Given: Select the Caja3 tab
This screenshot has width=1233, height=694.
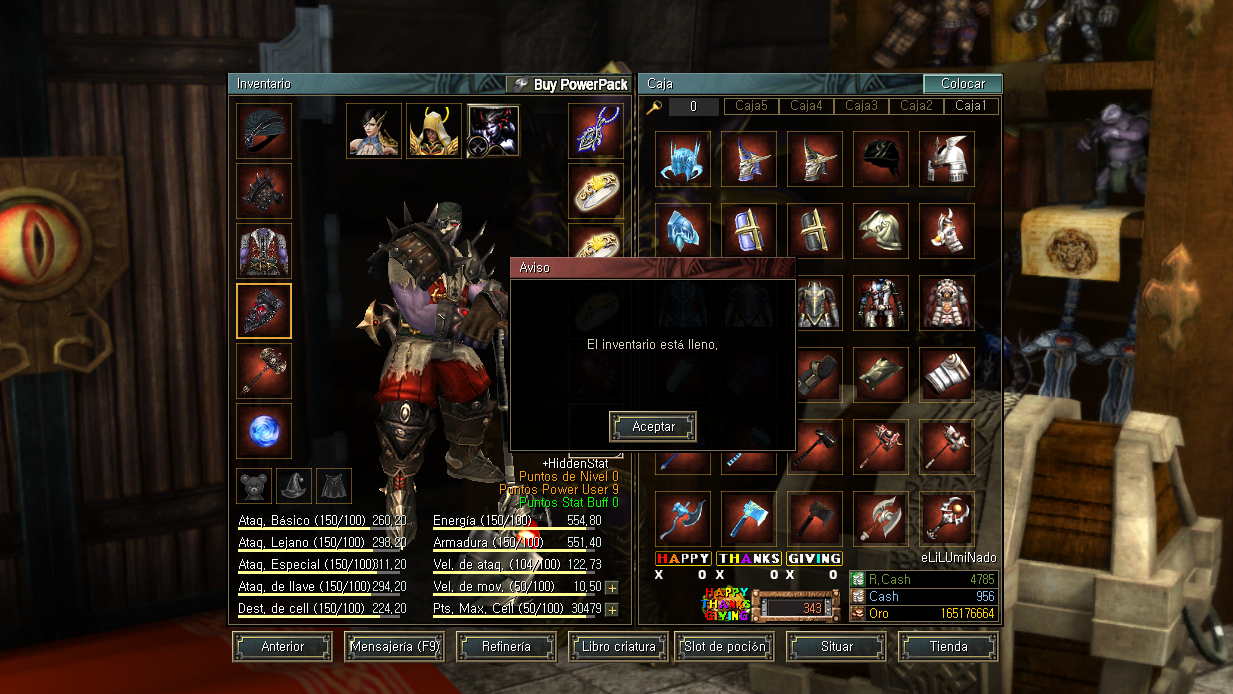Looking at the screenshot, I should tap(861, 106).
